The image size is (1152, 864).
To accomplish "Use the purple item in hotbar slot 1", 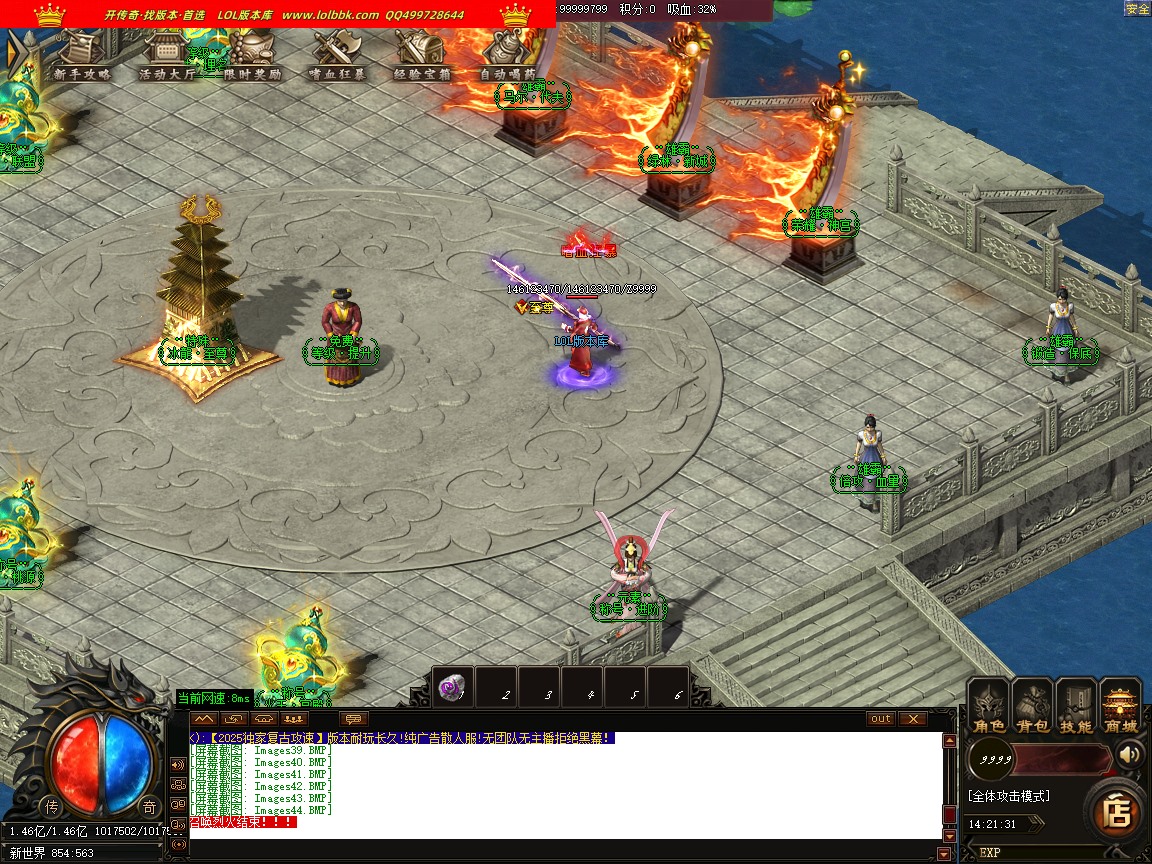I will pyautogui.click(x=452, y=688).
